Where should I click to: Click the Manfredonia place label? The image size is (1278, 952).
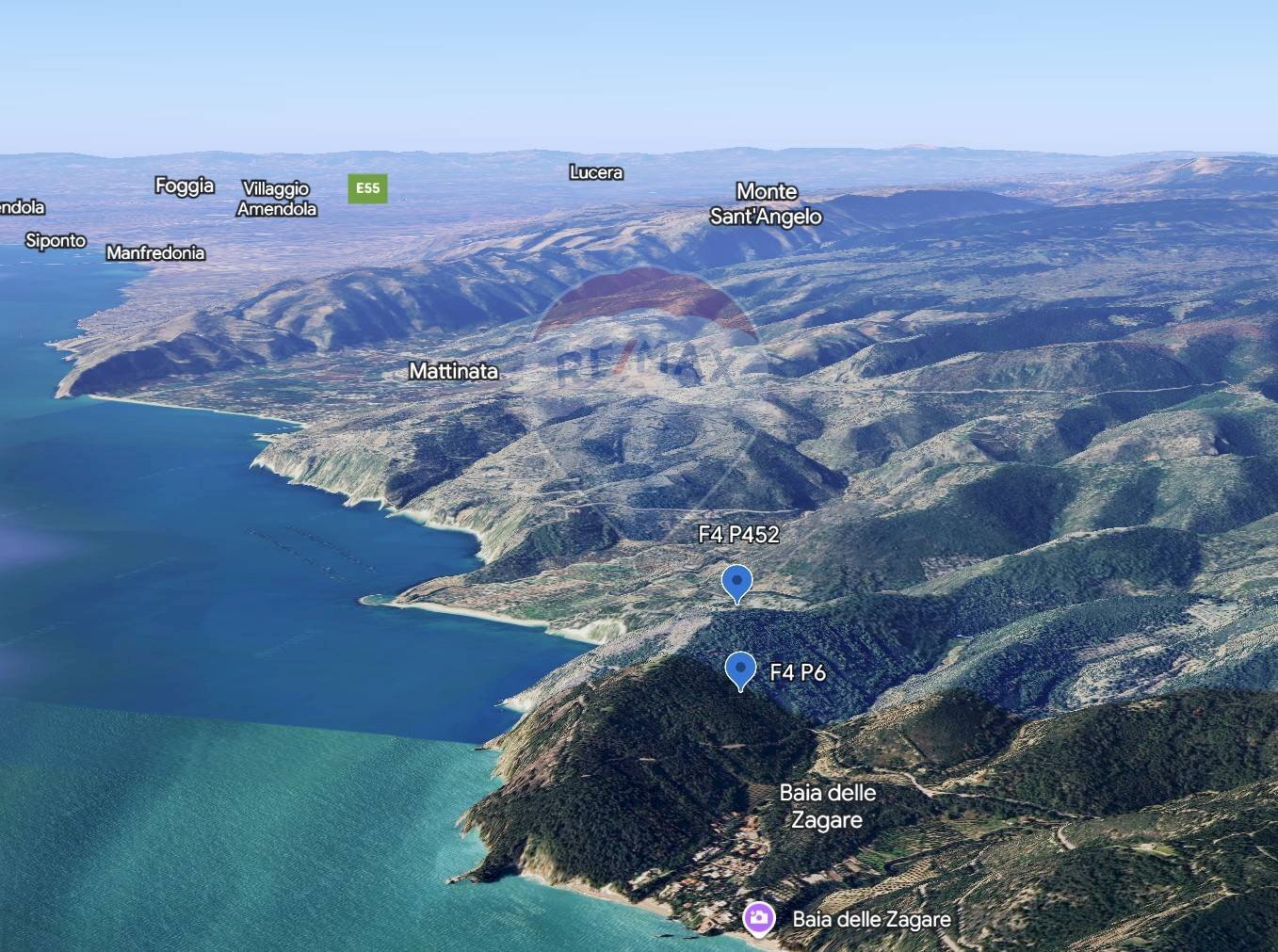pos(155,252)
